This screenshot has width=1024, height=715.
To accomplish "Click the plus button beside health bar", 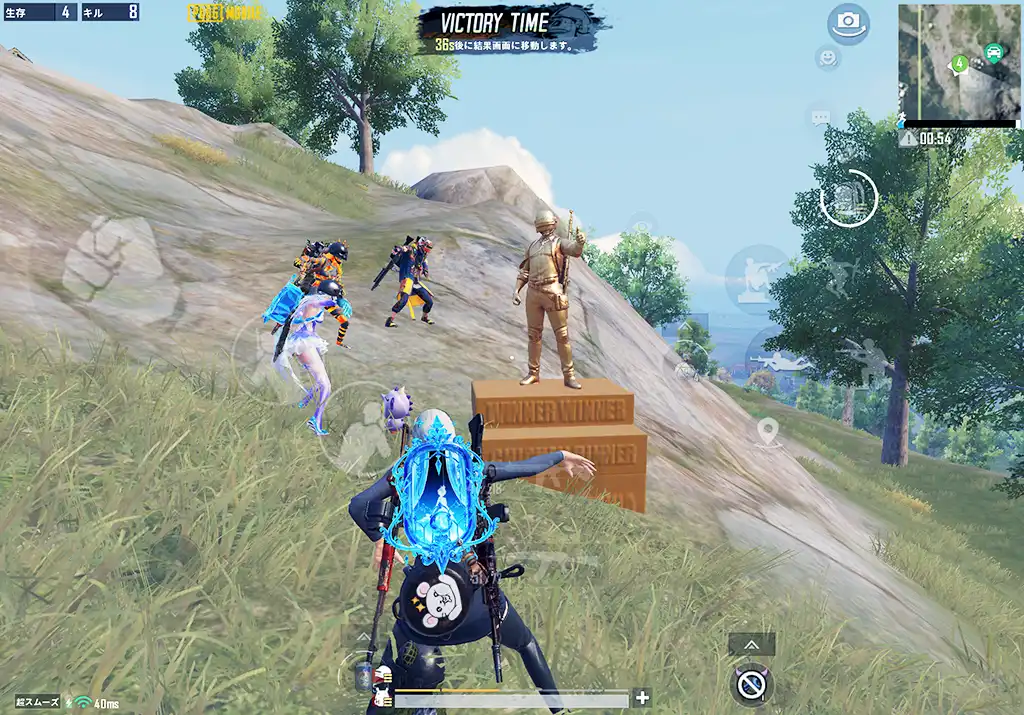I will pyautogui.click(x=642, y=698).
